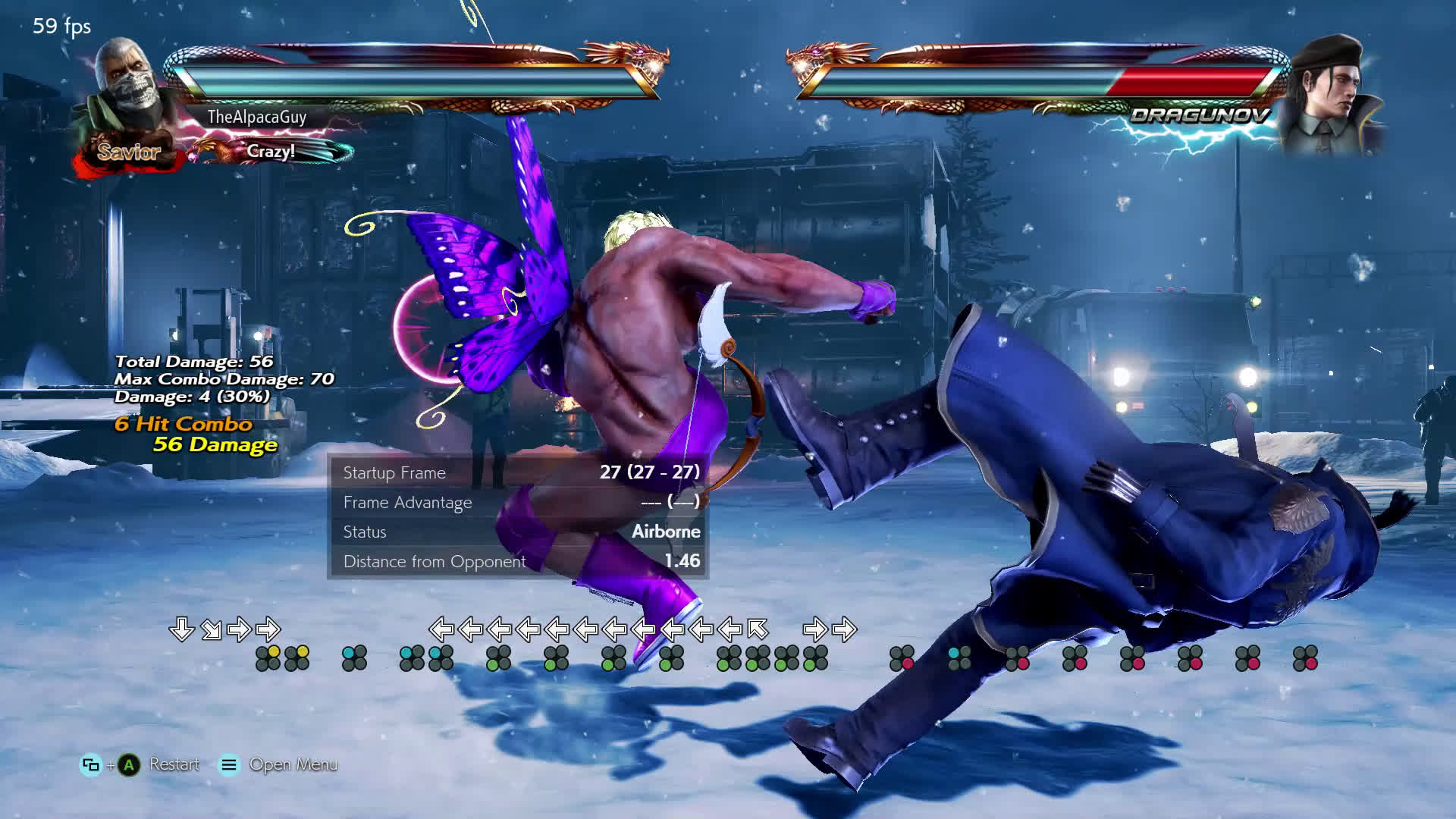The height and width of the screenshot is (819, 1456).
Task: Open the practice menu via Open Menu
Action: tap(292, 764)
